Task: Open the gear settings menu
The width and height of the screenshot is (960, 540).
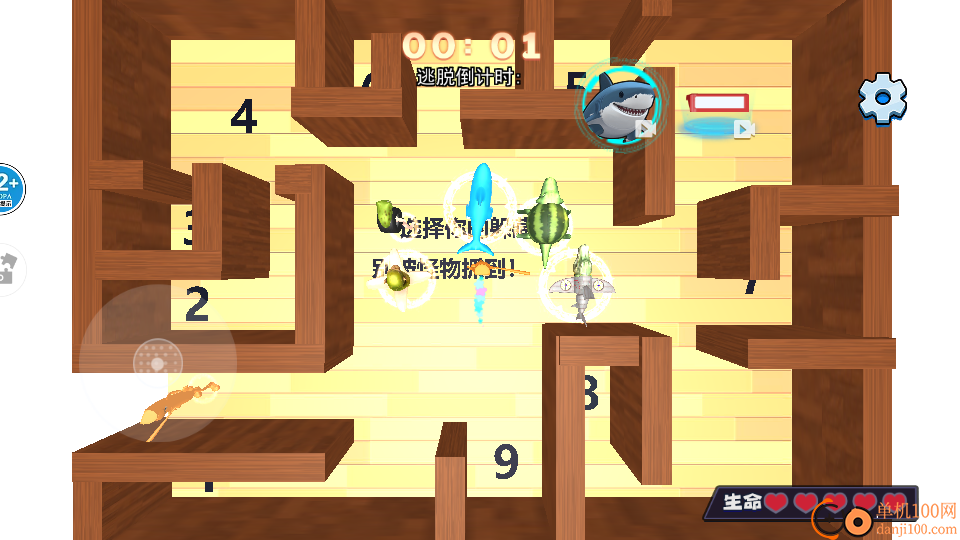Action: [882, 98]
